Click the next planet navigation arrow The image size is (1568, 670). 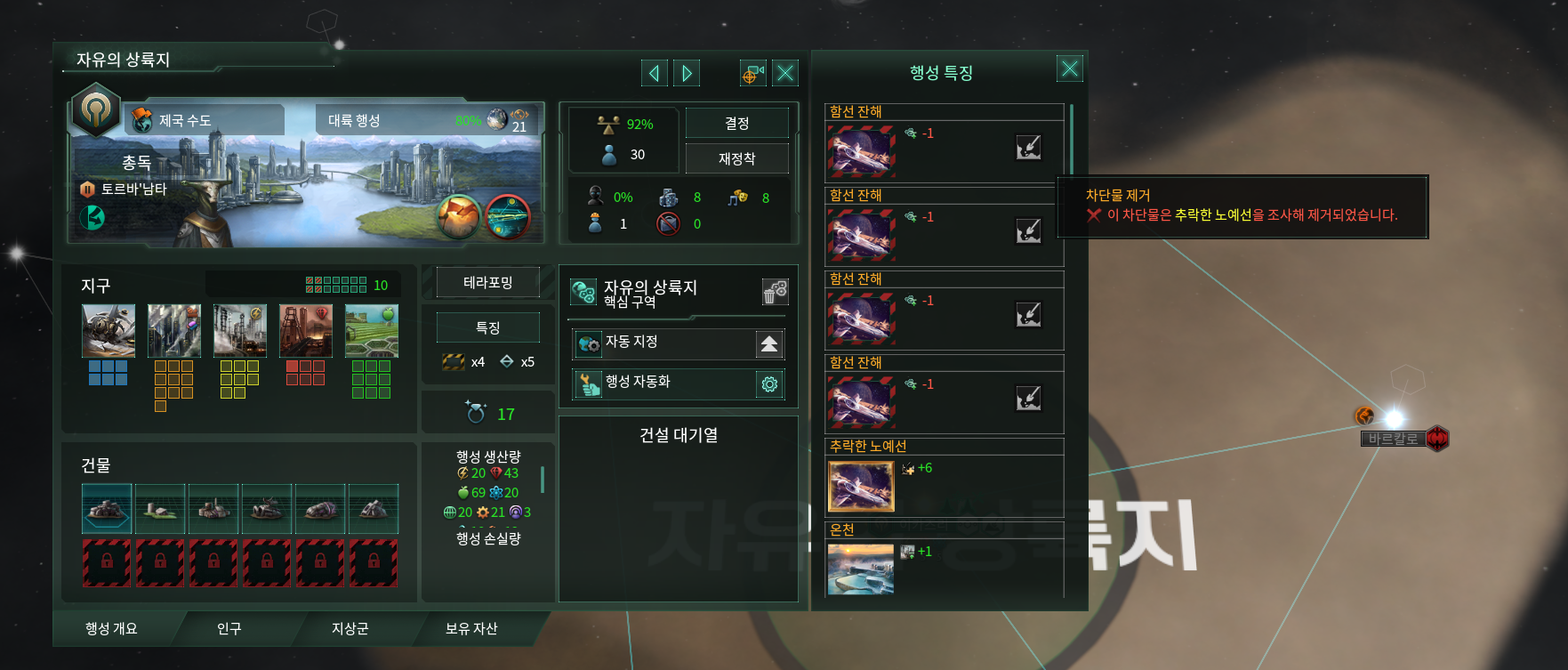[x=685, y=73]
